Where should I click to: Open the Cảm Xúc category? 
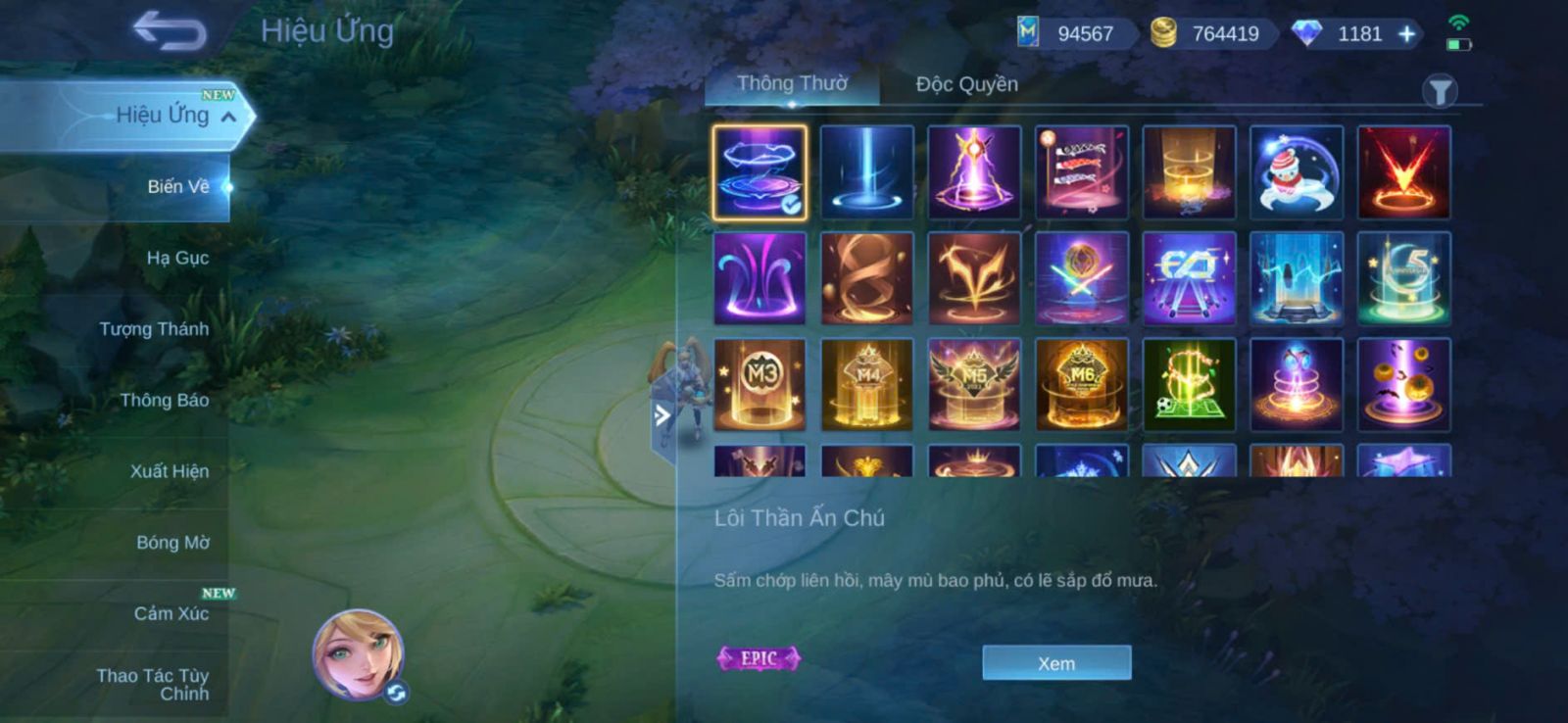171,613
